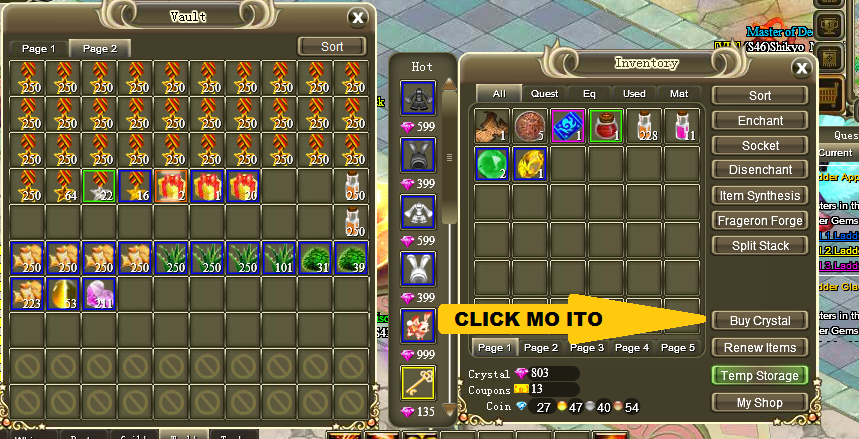Close the Vault window
Screen dimensions: 859x439
click(x=357, y=16)
